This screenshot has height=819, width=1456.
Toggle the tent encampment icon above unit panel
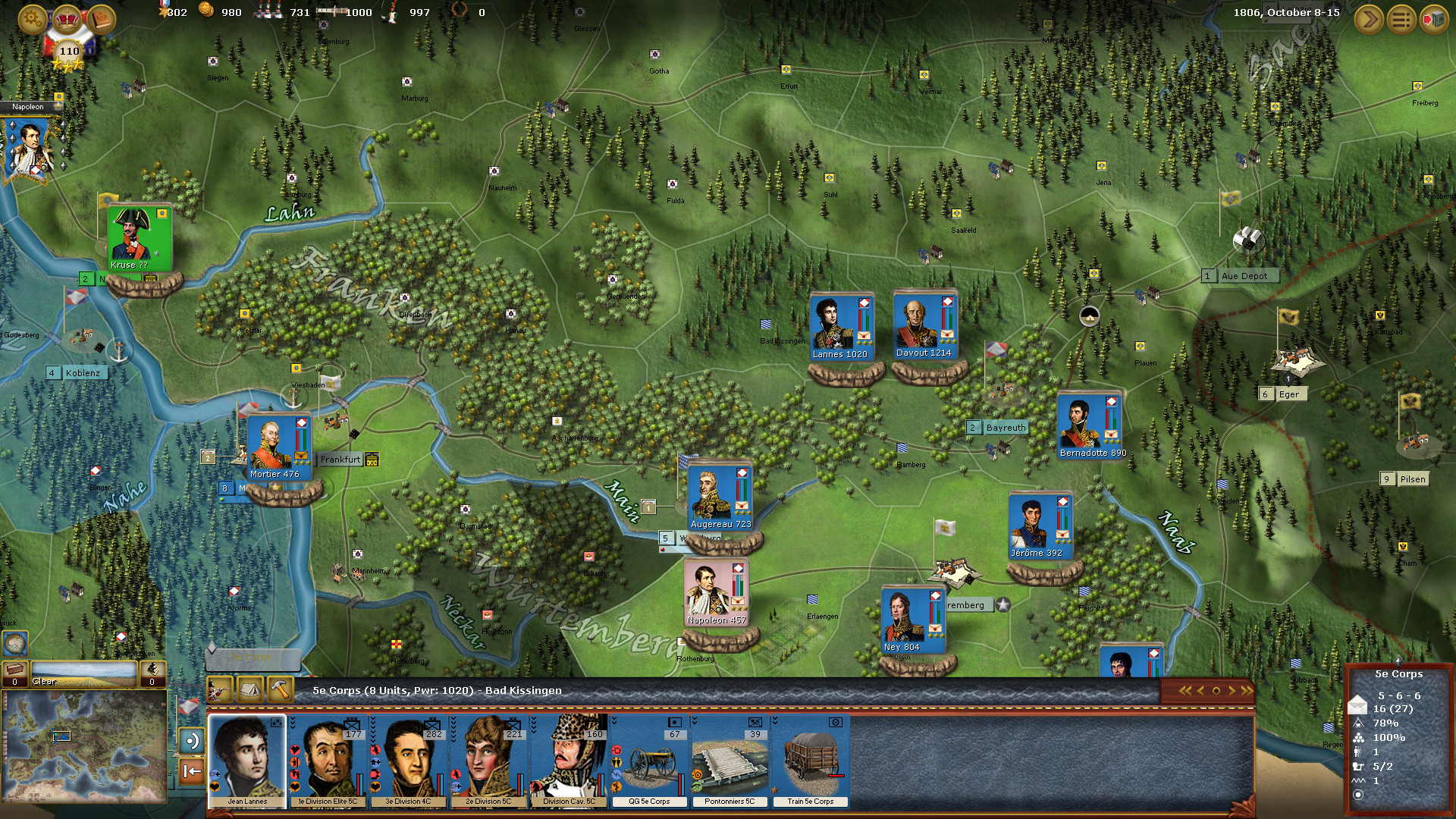coord(250,690)
